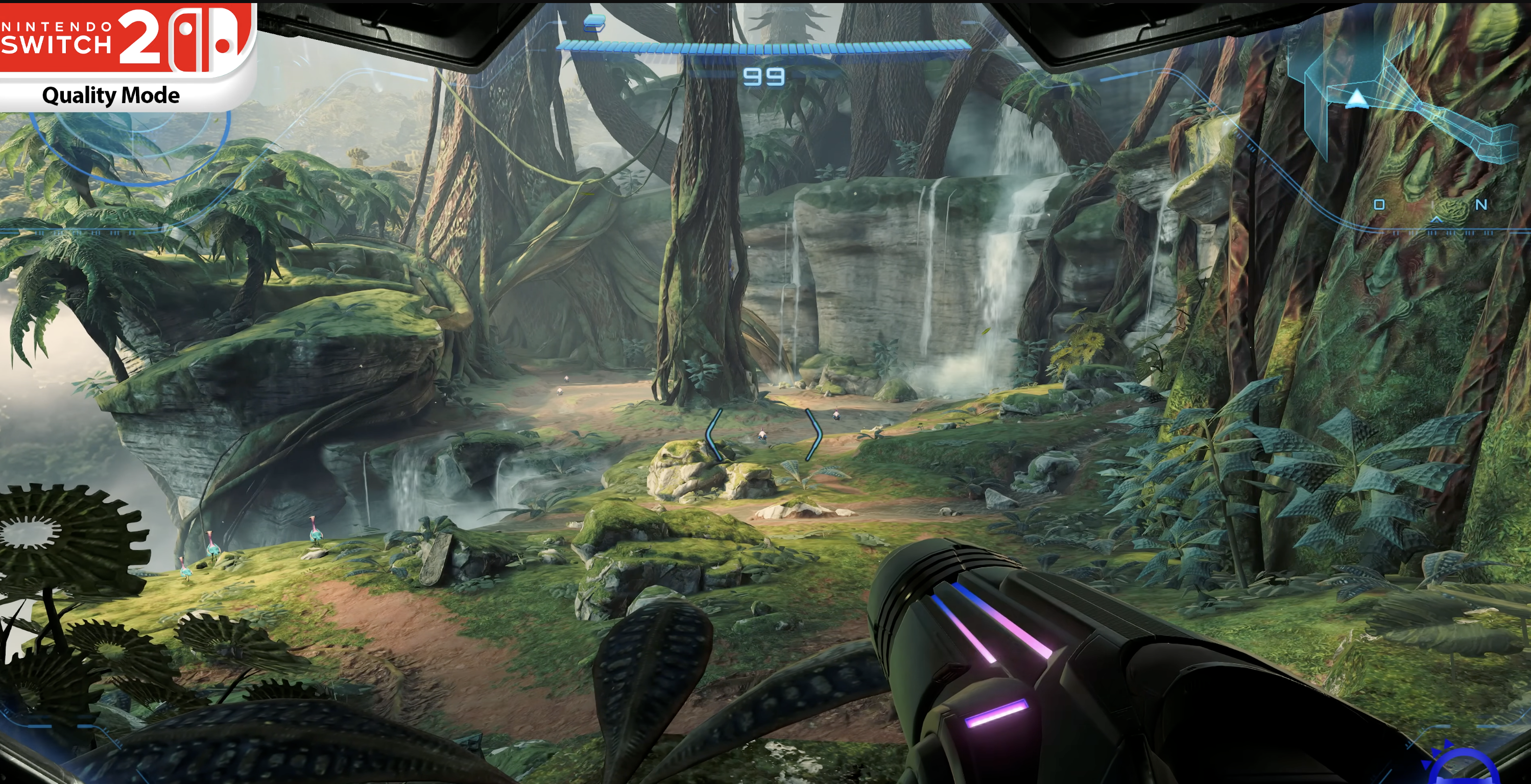The image size is (1531, 784).
Task: Select the N compass heading marker
Action: tap(1480, 205)
